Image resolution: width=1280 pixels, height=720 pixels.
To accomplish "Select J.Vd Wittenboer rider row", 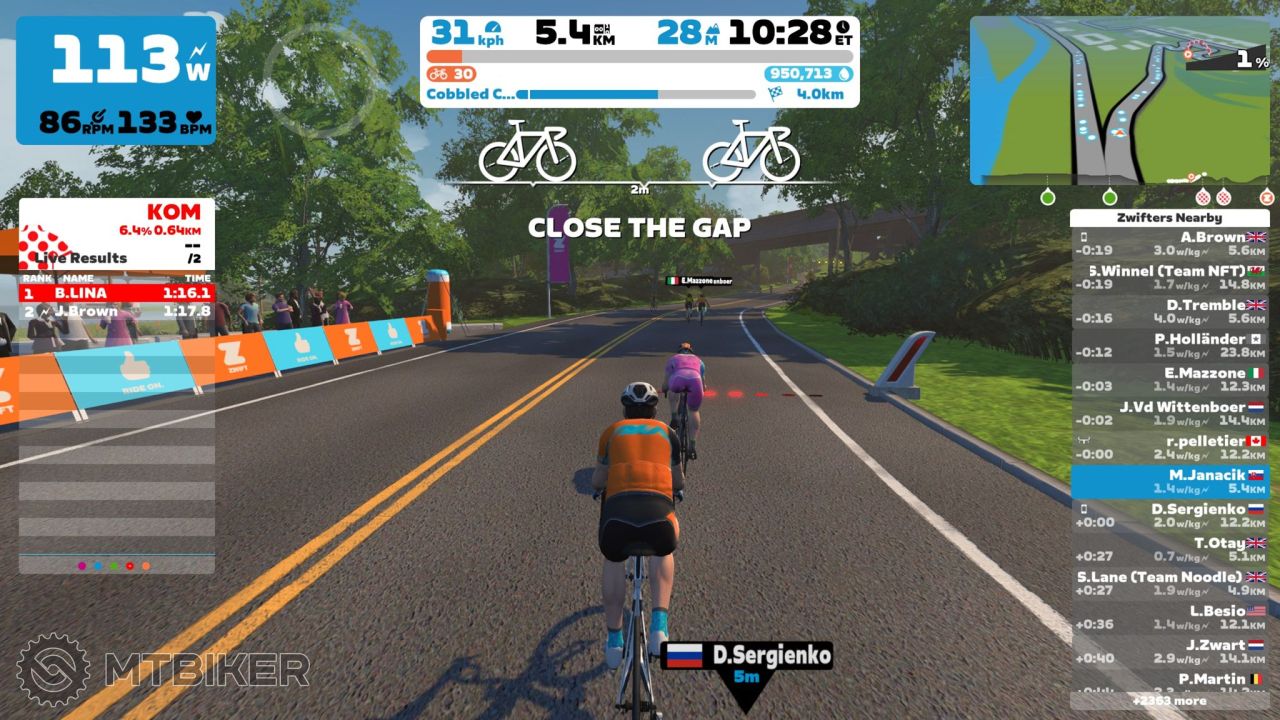I will click(1170, 414).
